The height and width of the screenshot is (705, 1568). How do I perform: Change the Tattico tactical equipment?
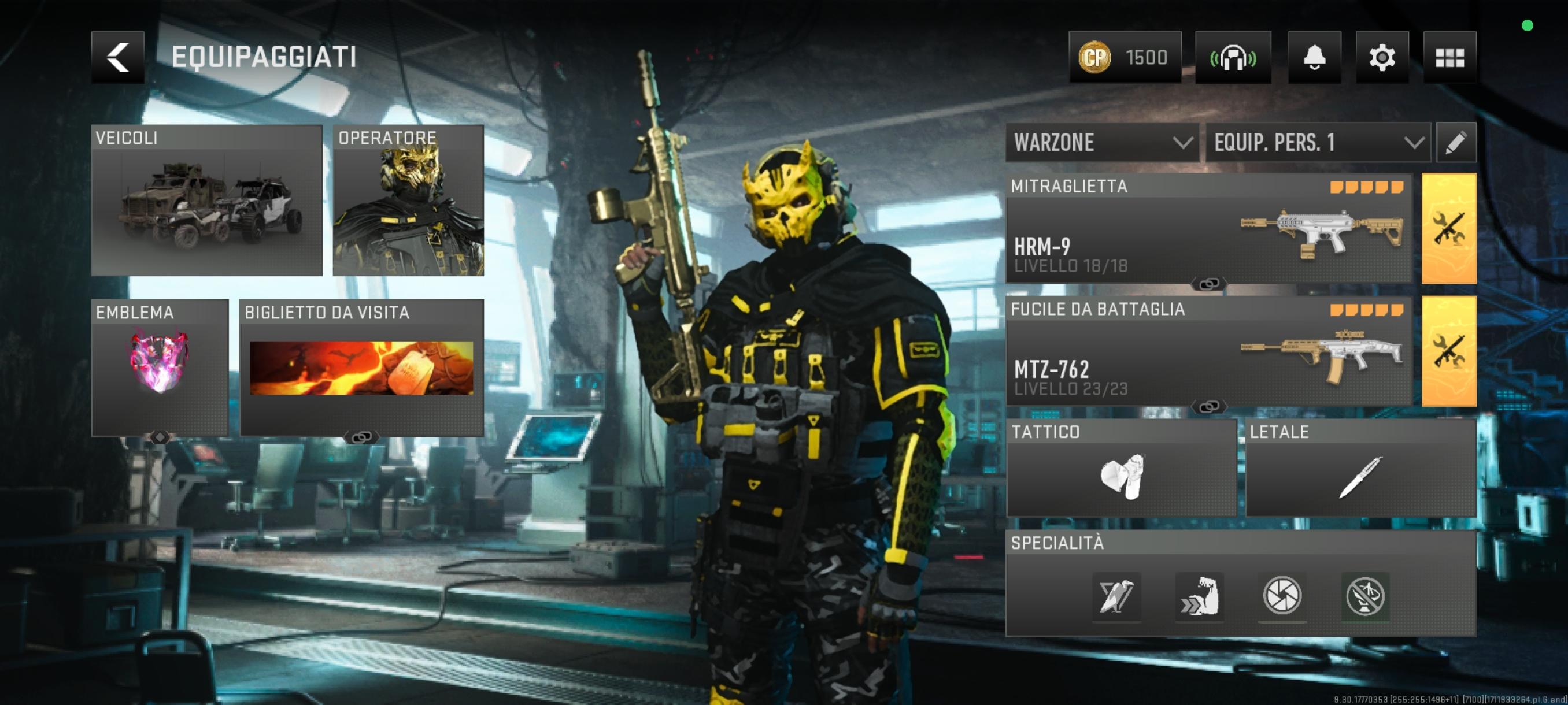[1121, 467]
